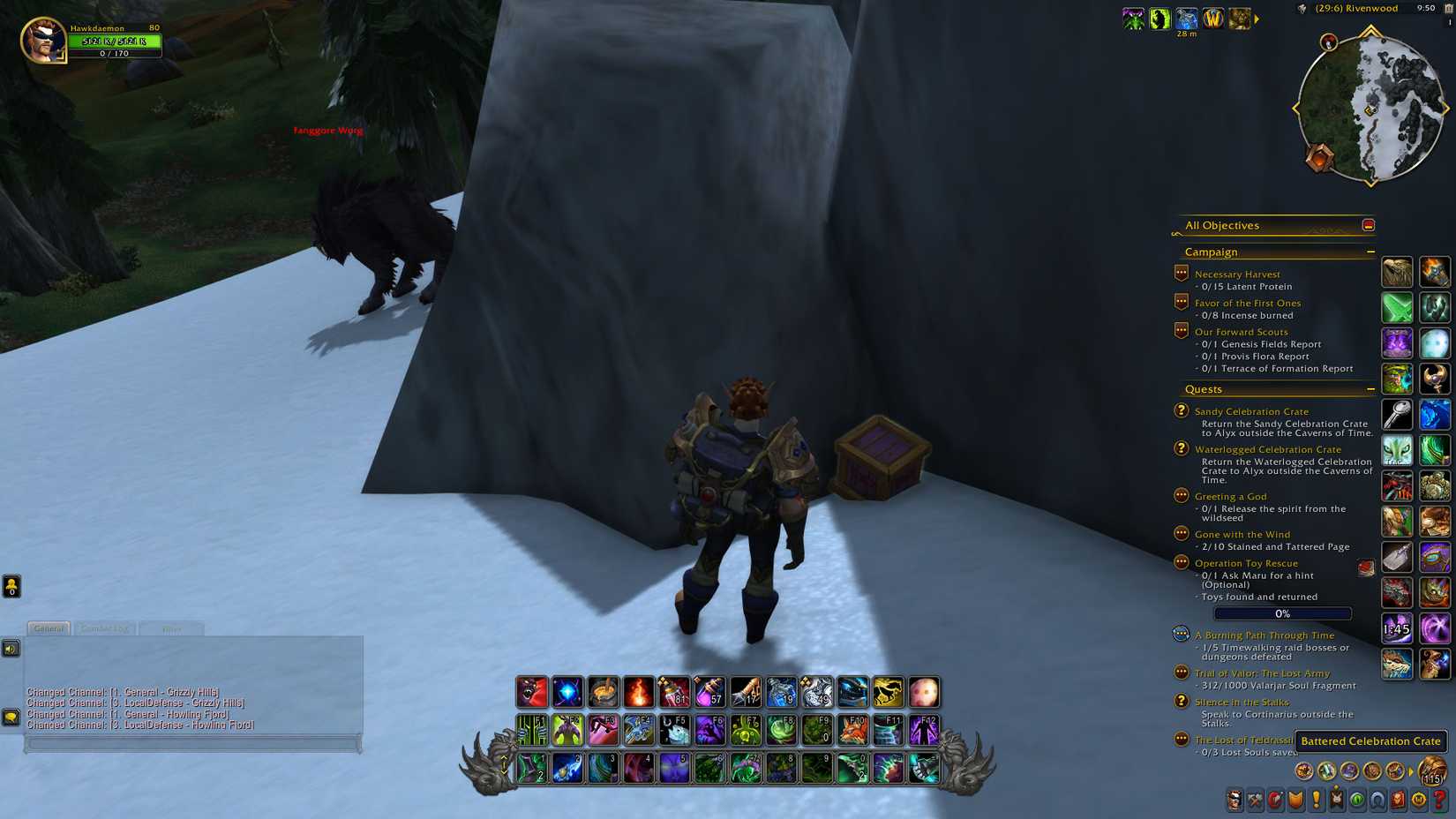Click the tracking icon beside the zone name
1456x819 pixels.
(1302, 8)
